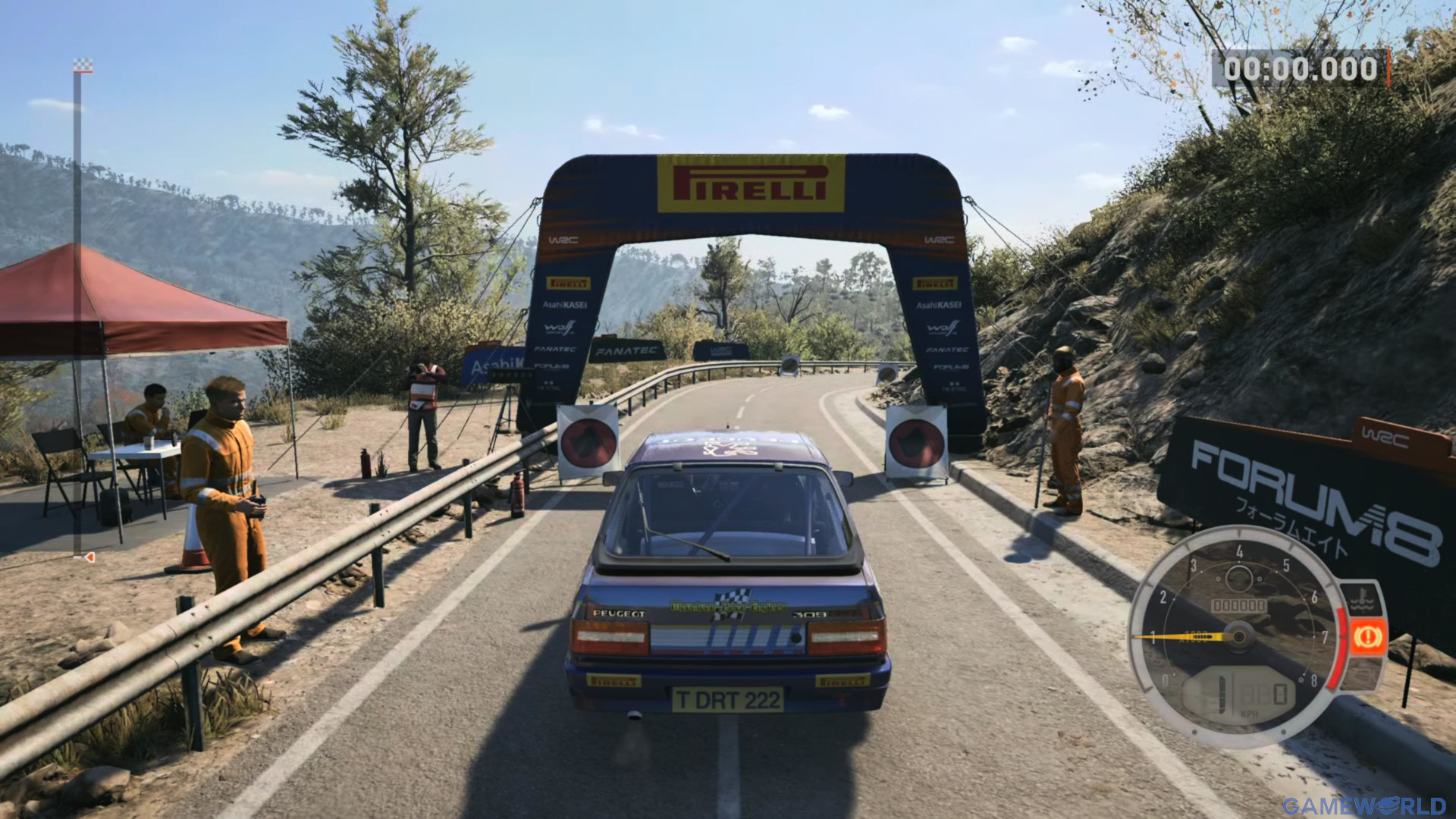Image resolution: width=1456 pixels, height=819 pixels.
Task: Expand the odometer readout on the gauge
Action: click(x=1239, y=604)
